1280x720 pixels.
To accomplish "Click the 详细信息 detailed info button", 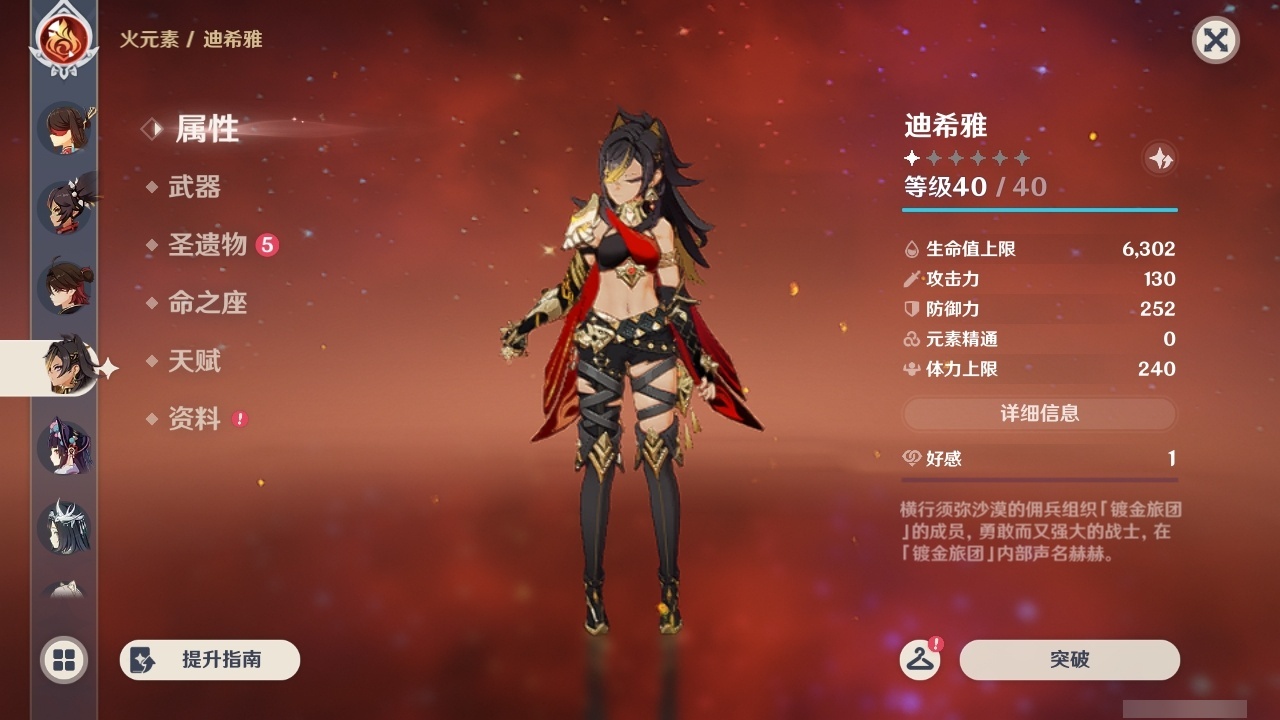I will pyautogui.click(x=1040, y=413).
